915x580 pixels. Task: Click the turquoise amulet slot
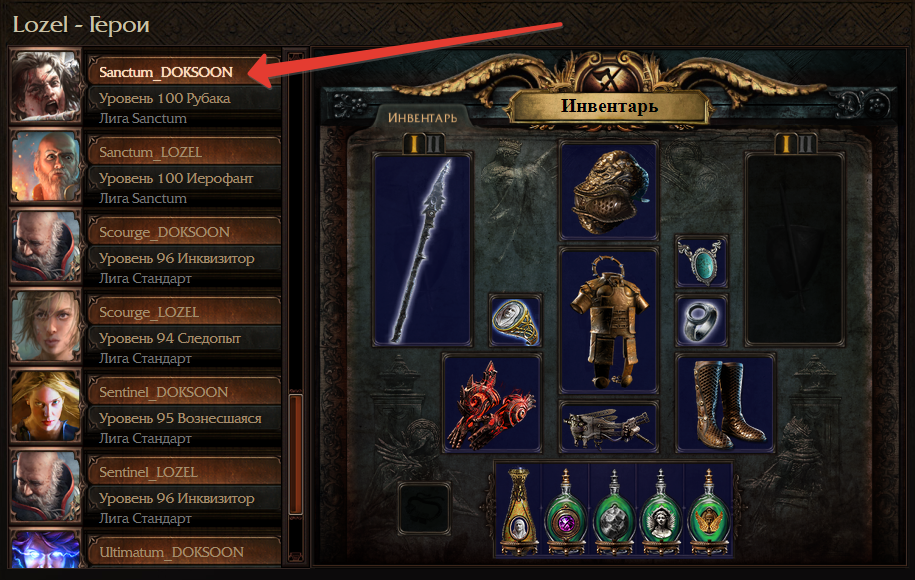pos(701,260)
